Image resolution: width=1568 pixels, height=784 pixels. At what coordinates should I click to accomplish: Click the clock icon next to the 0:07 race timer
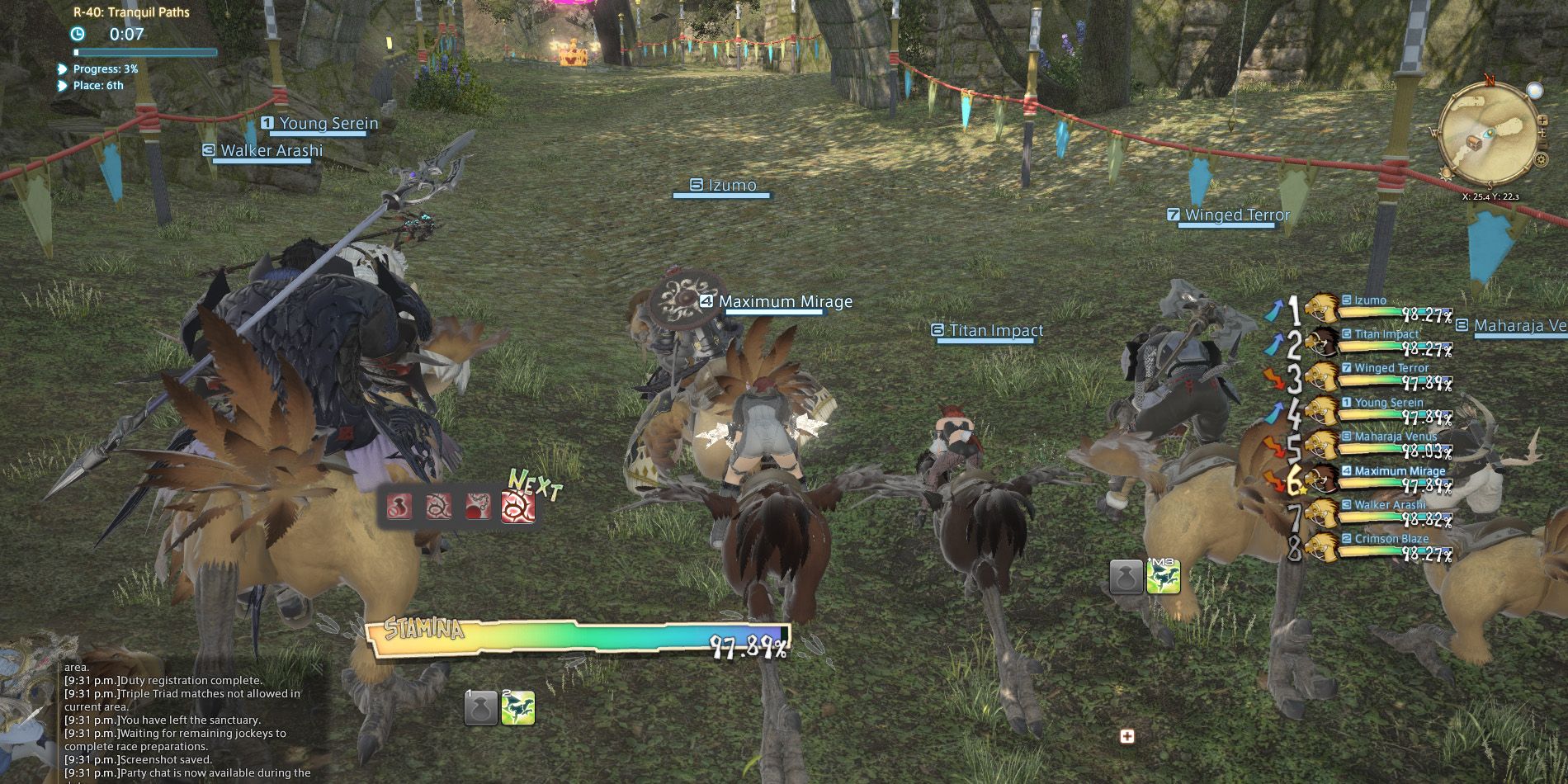[x=77, y=35]
